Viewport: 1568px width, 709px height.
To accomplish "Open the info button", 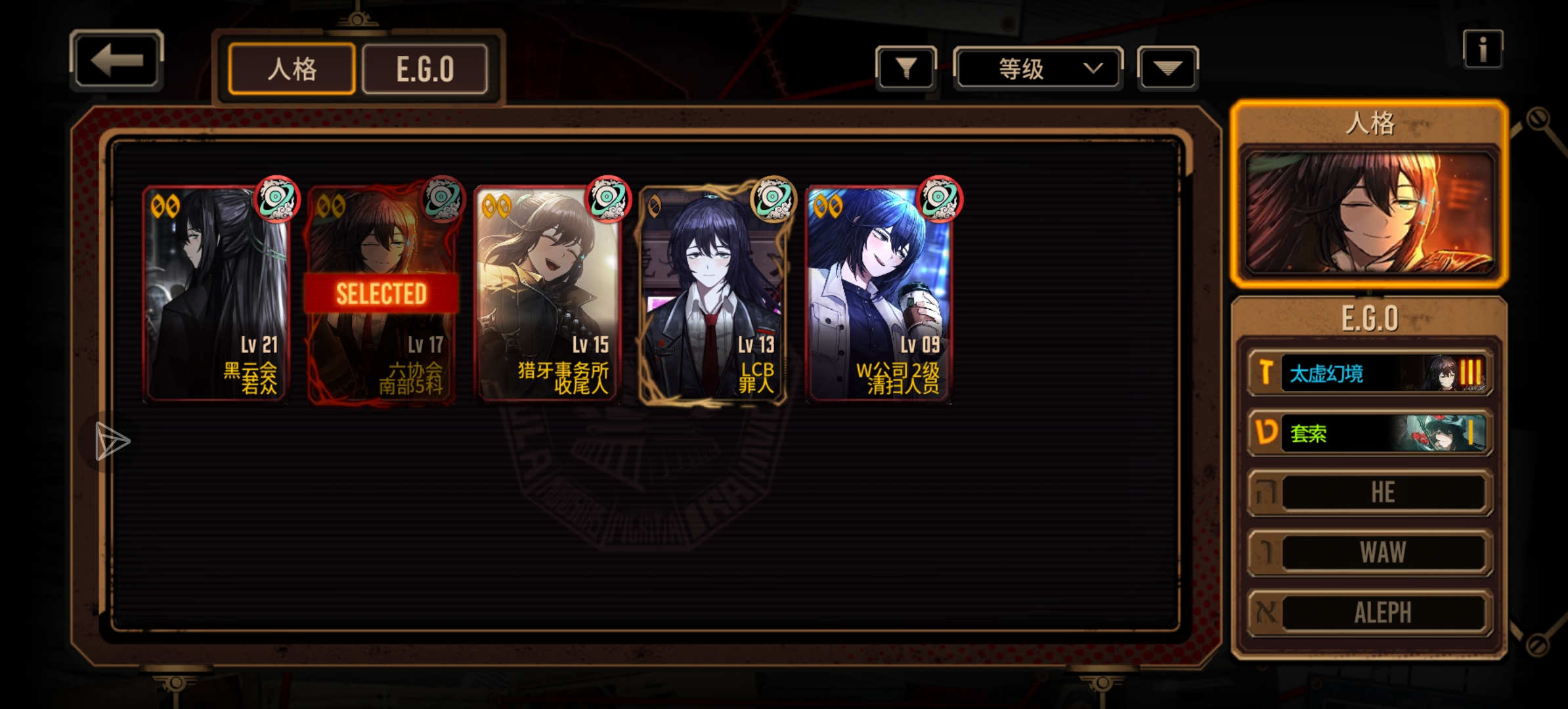I will click(1482, 49).
